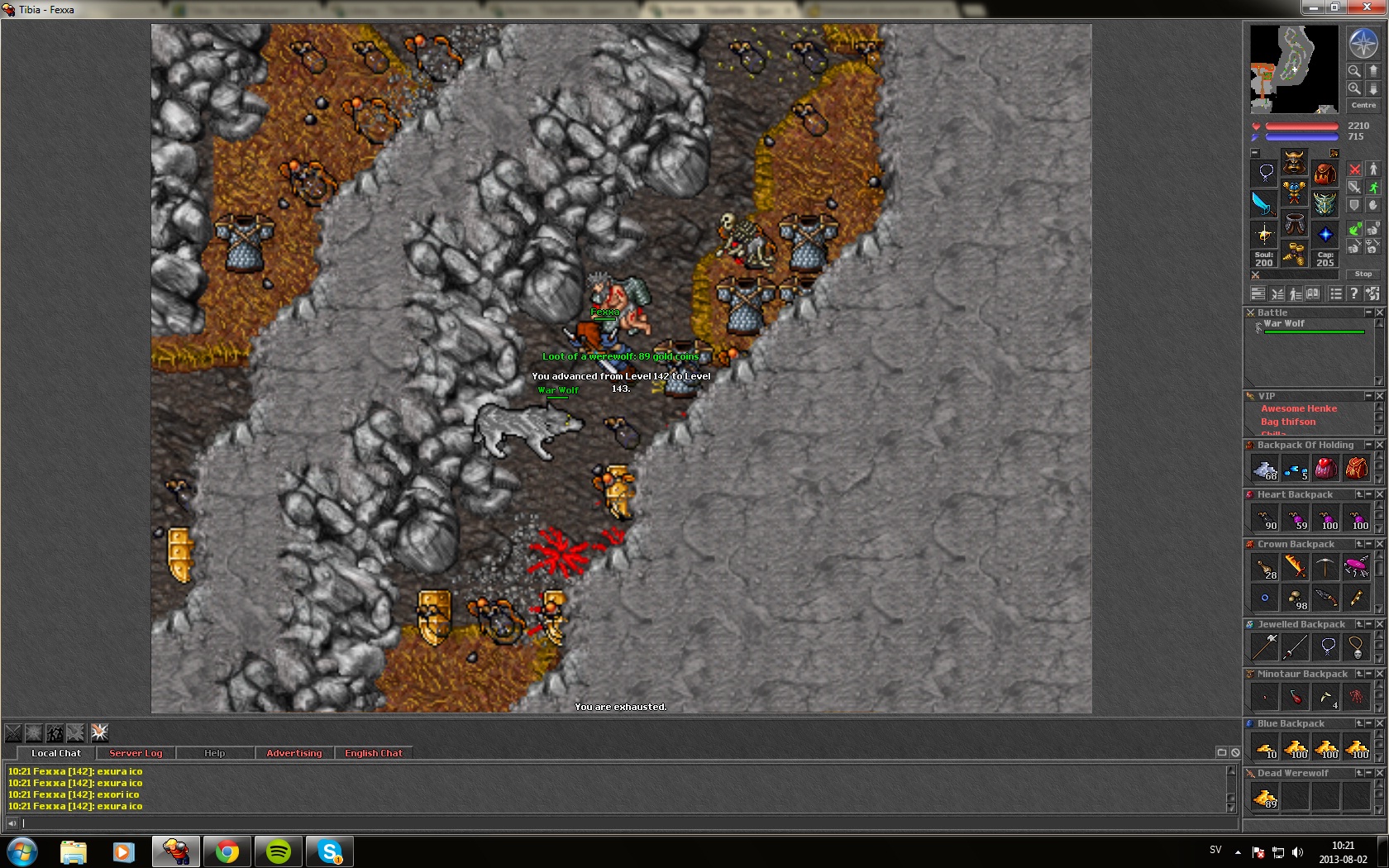
Task: Select the fire sword in Crown Backpack
Action: 1296,566
